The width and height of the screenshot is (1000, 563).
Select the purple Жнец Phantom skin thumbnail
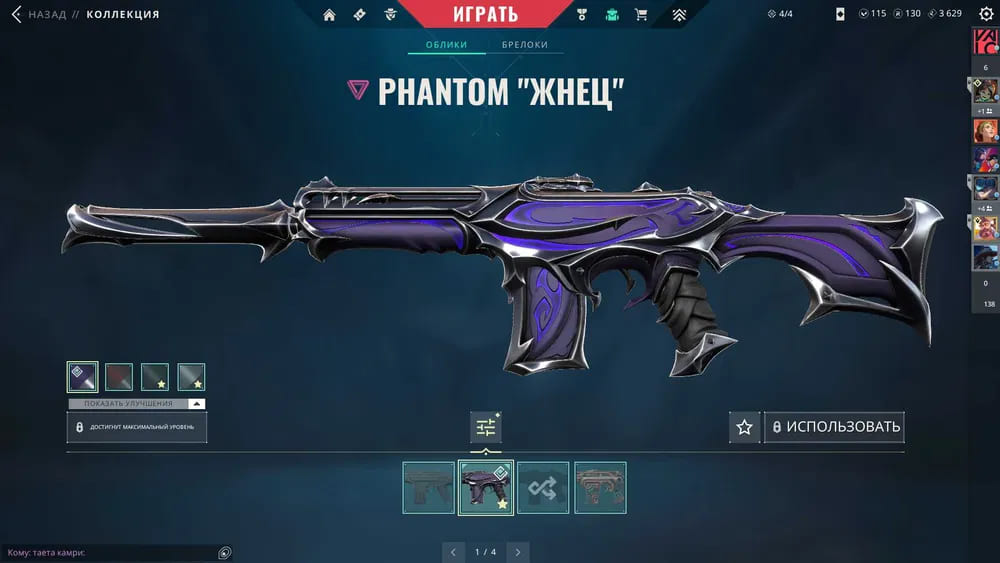486,487
